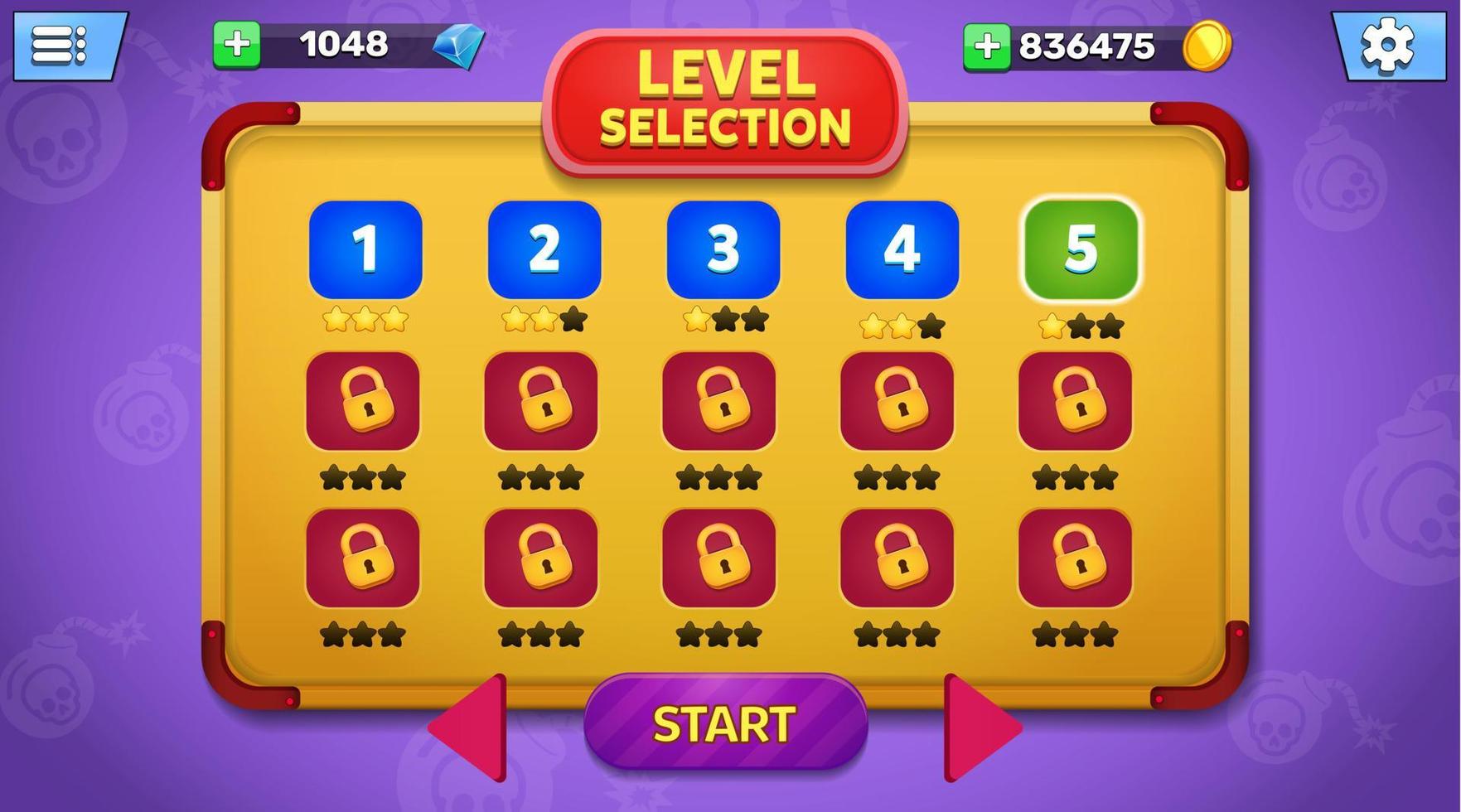The width and height of the screenshot is (1461, 812).
Task: Select level 2 tile
Action: pyautogui.click(x=544, y=249)
